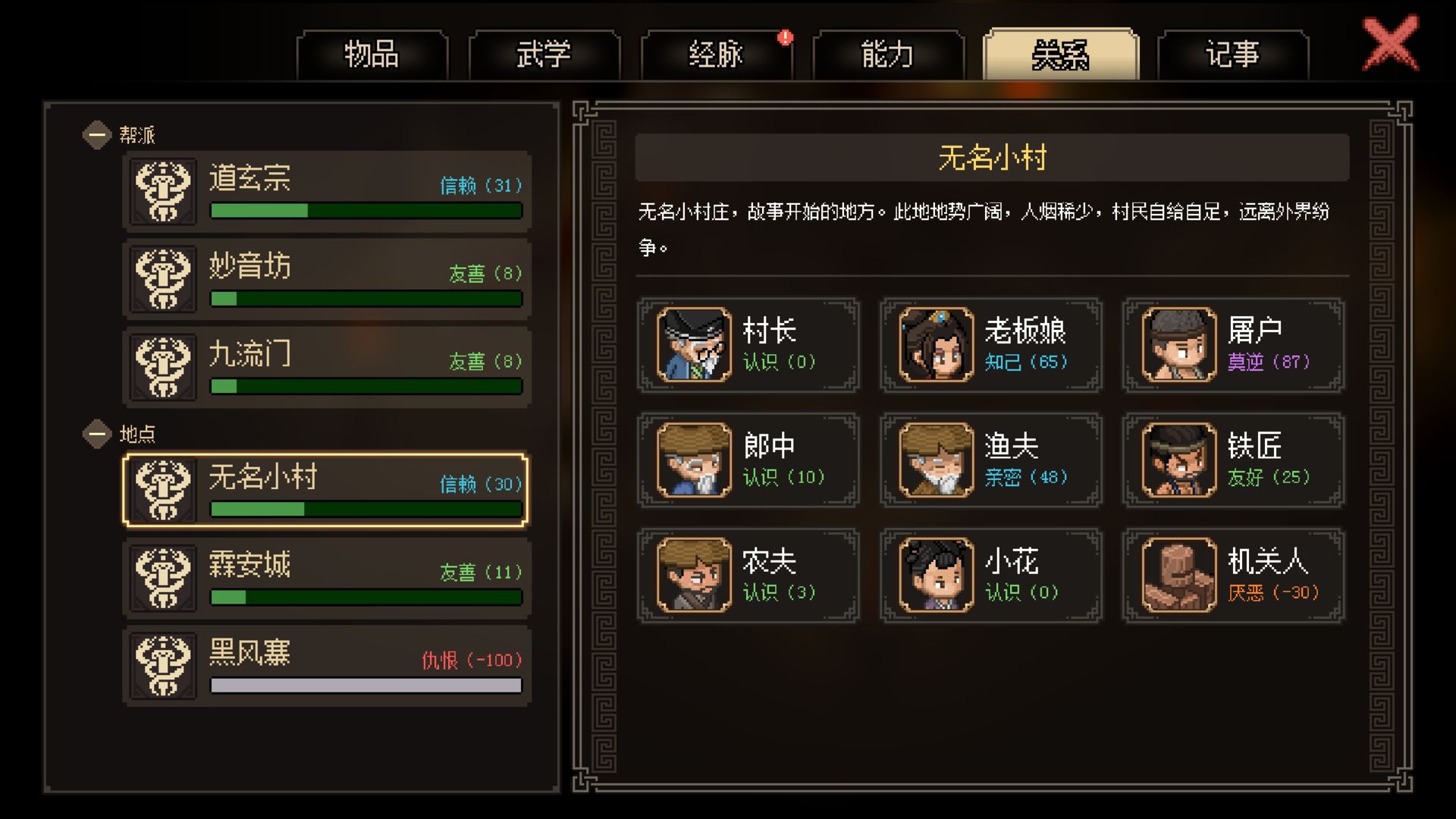
Task: Click the 无名小村 trust progress bar
Action: 366,510
